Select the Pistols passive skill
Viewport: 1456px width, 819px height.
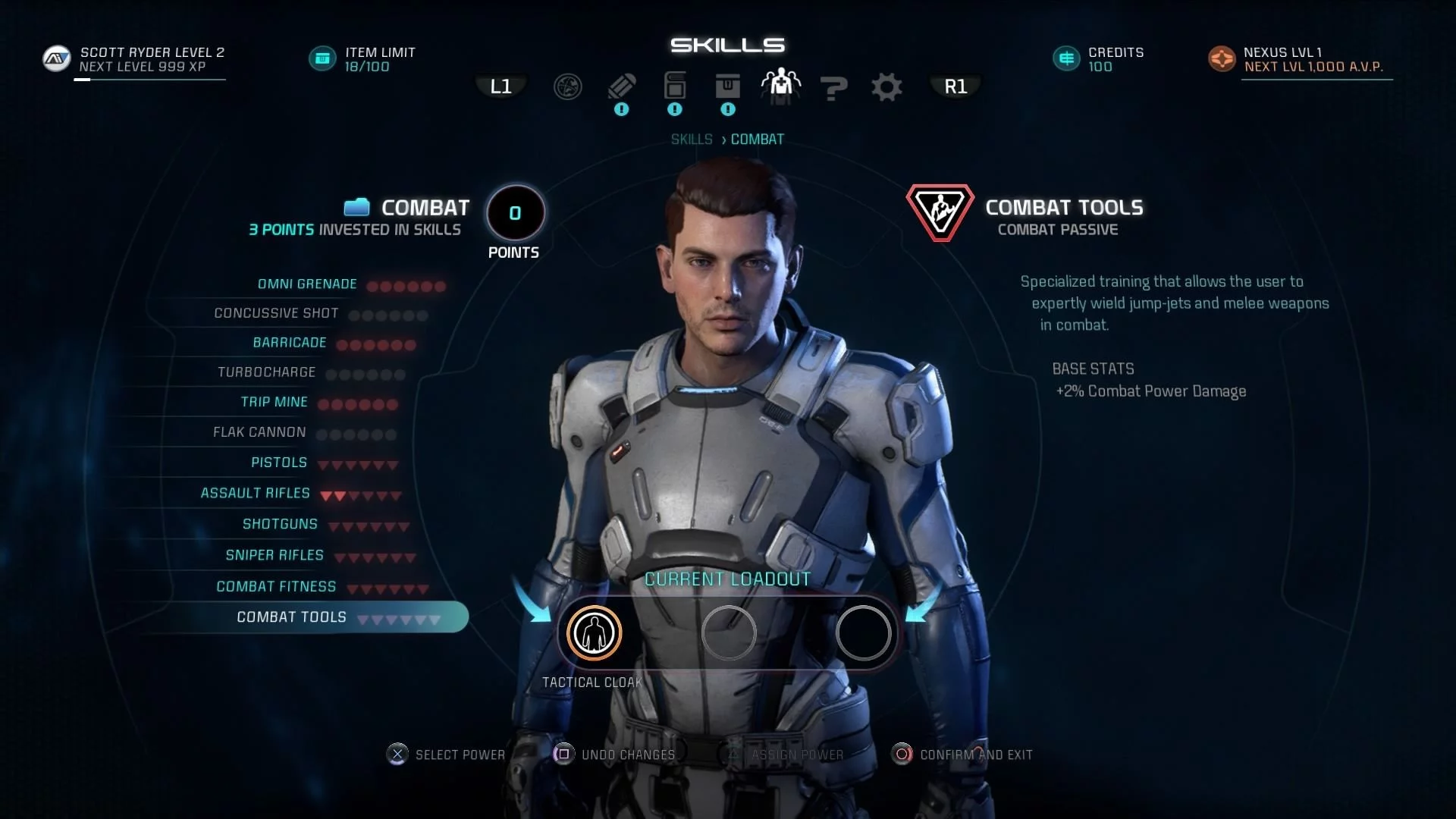[x=279, y=463]
